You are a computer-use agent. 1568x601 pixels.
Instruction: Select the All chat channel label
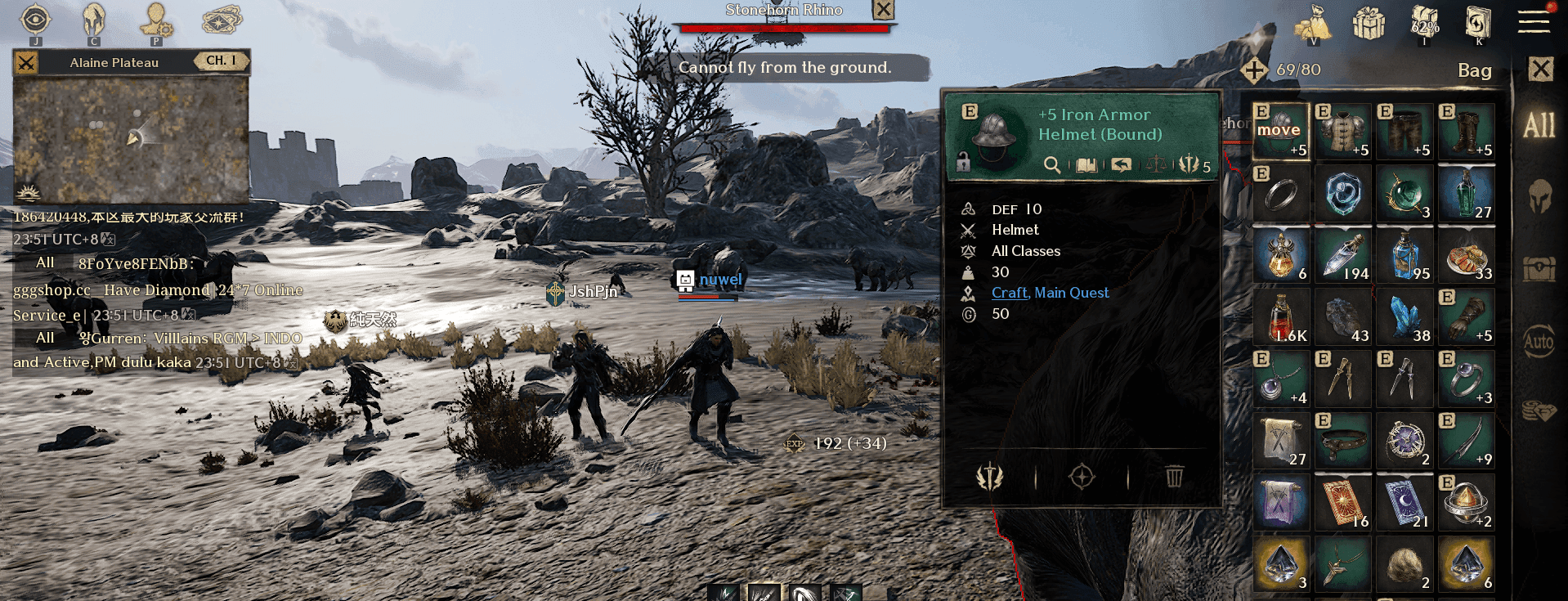tap(45, 262)
